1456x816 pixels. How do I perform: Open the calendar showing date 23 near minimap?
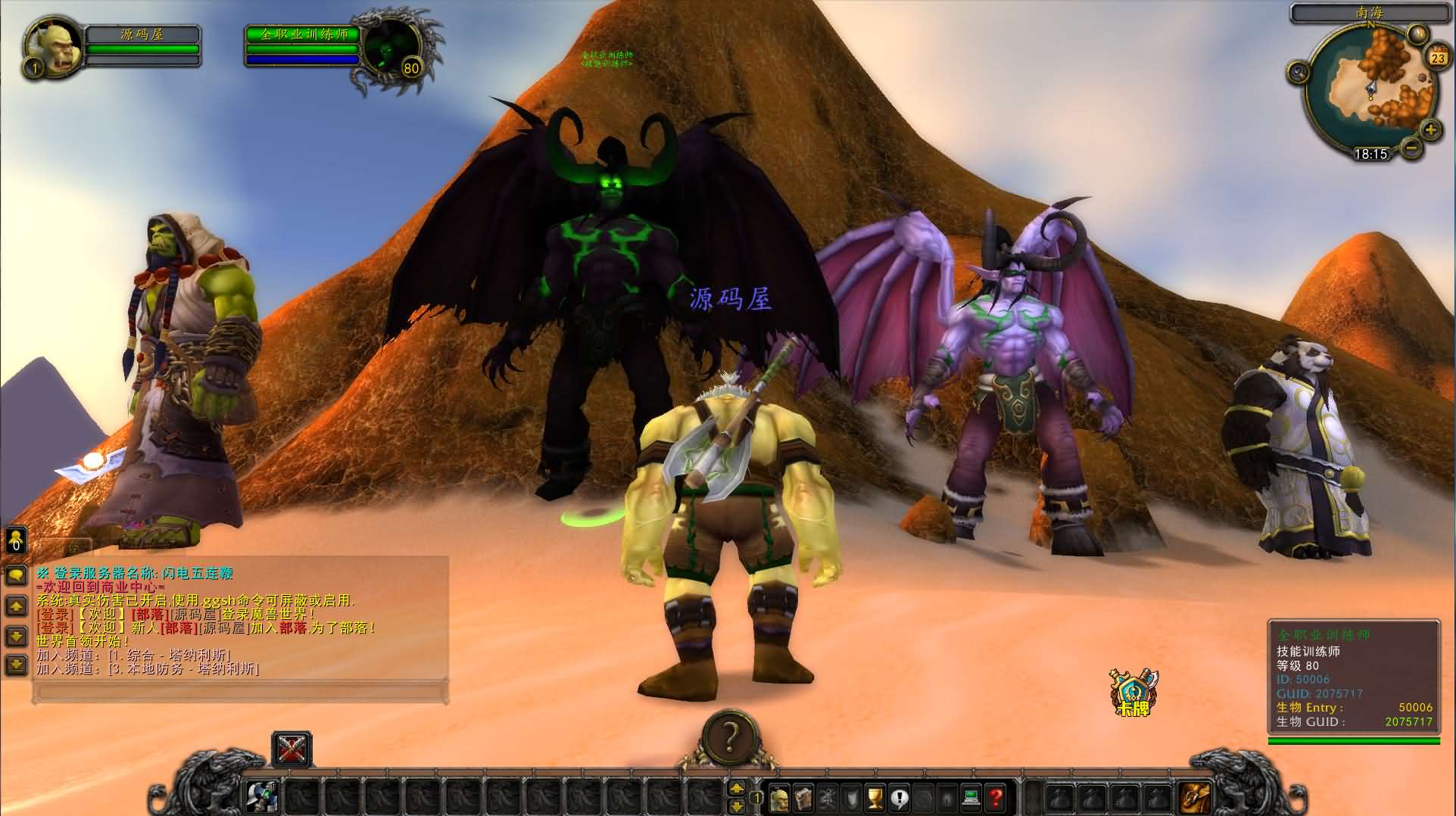pyautogui.click(x=1438, y=57)
